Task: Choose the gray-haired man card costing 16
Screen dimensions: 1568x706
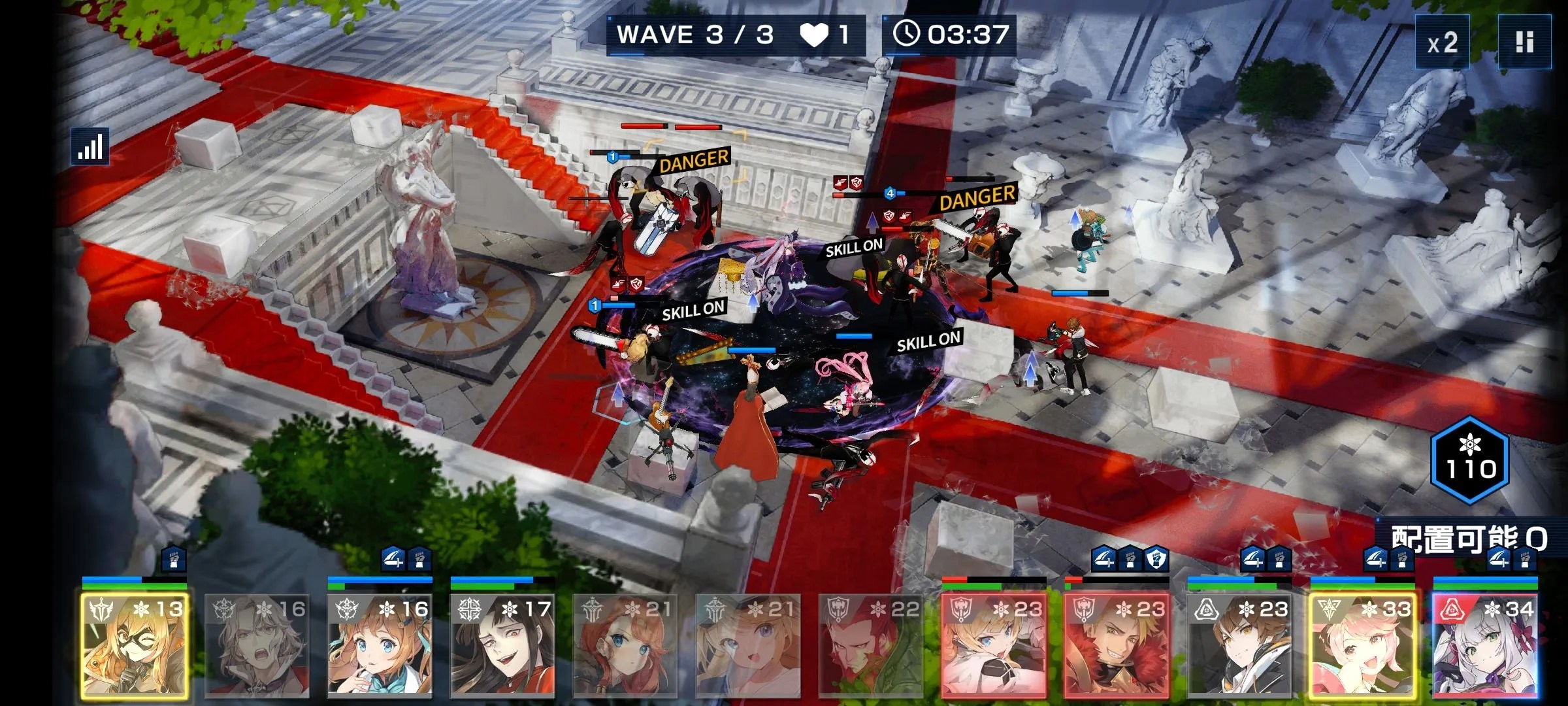Action: (x=257, y=646)
